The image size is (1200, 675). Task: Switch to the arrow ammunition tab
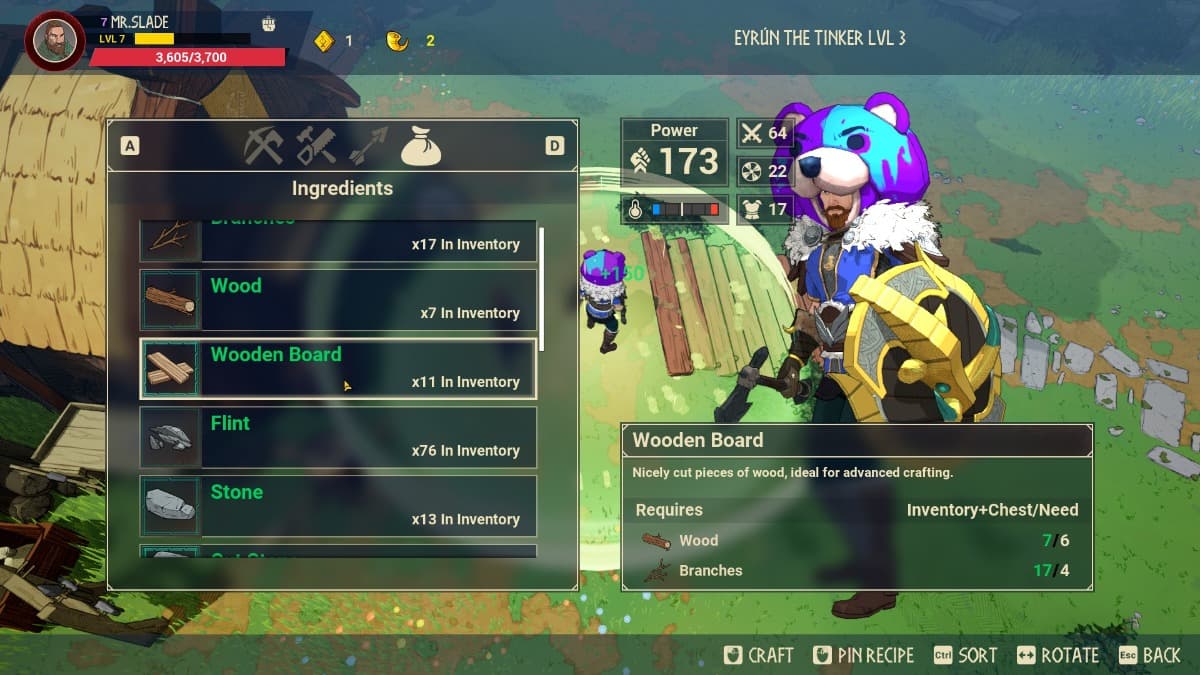tap(368, 146)
